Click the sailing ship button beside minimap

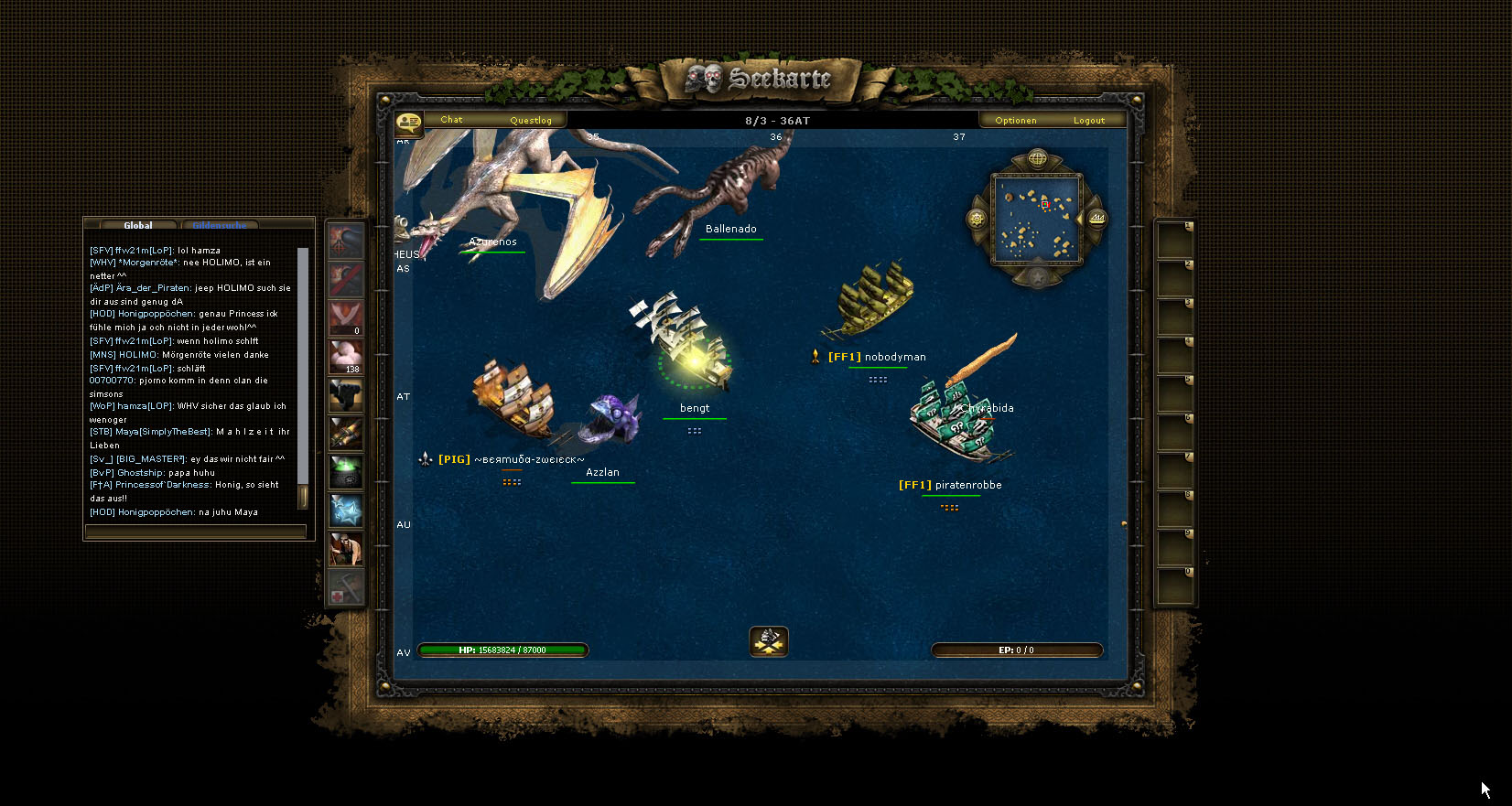point(1096,219)
